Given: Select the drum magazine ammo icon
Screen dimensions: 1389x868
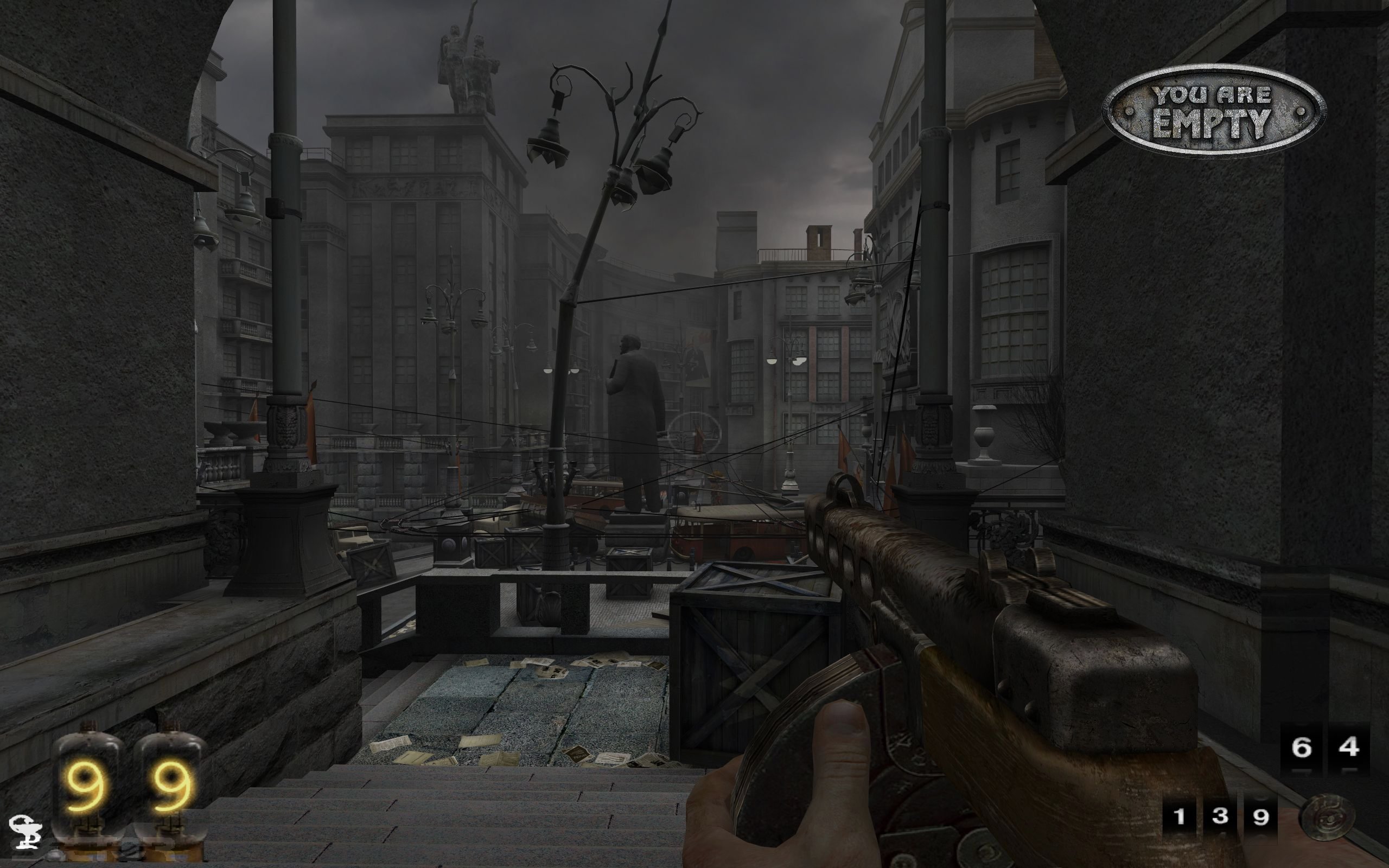Looking at the screenshot, I should (x=1327, y=818).
